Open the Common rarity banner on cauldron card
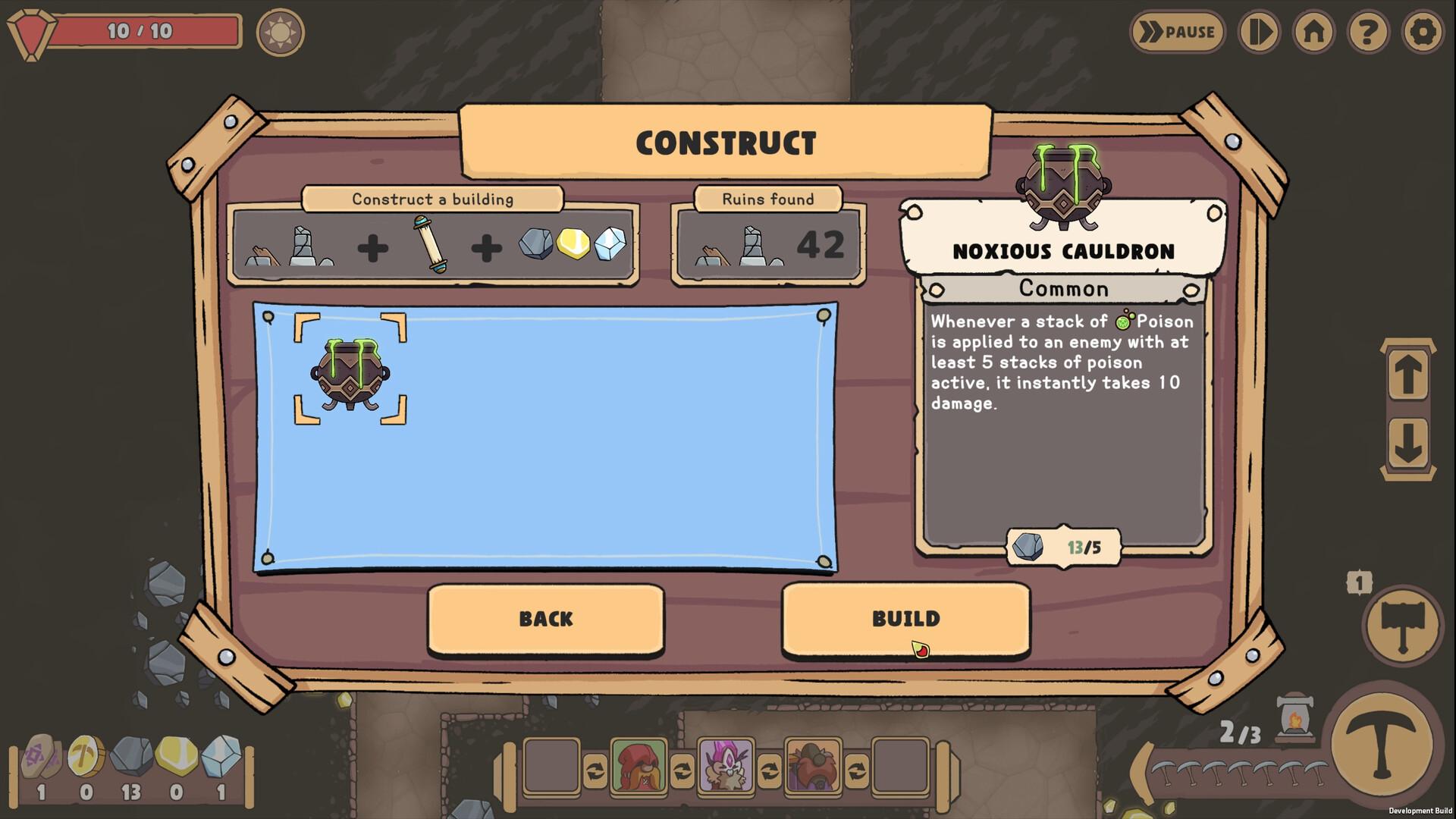This screenshot has height=819, width=1456. 1063,289
